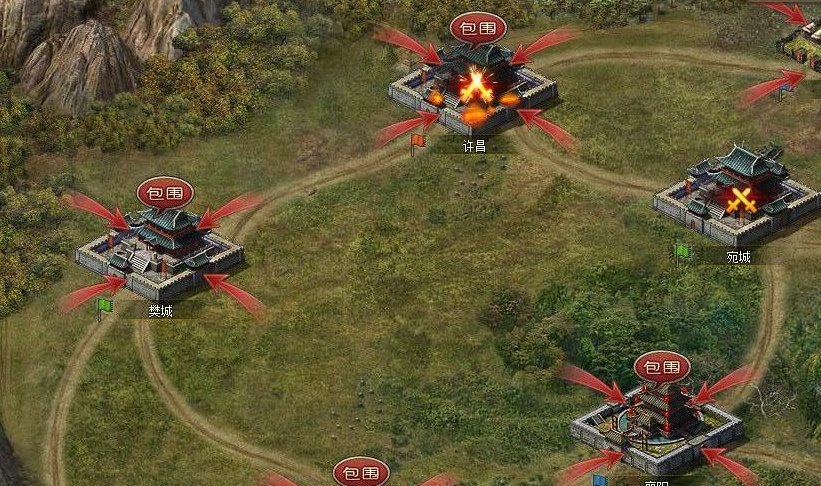Click 包围 above the red pagoda city
Image resolution: width=821 pixels, height=486 pixels.
[662, 367]
